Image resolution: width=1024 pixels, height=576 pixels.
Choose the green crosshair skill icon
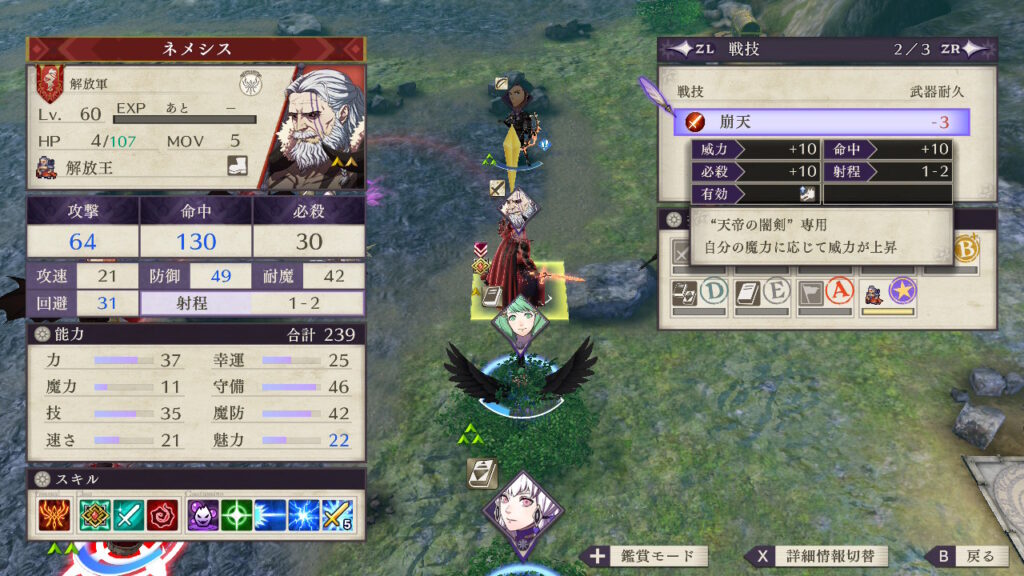click(236, 515)
